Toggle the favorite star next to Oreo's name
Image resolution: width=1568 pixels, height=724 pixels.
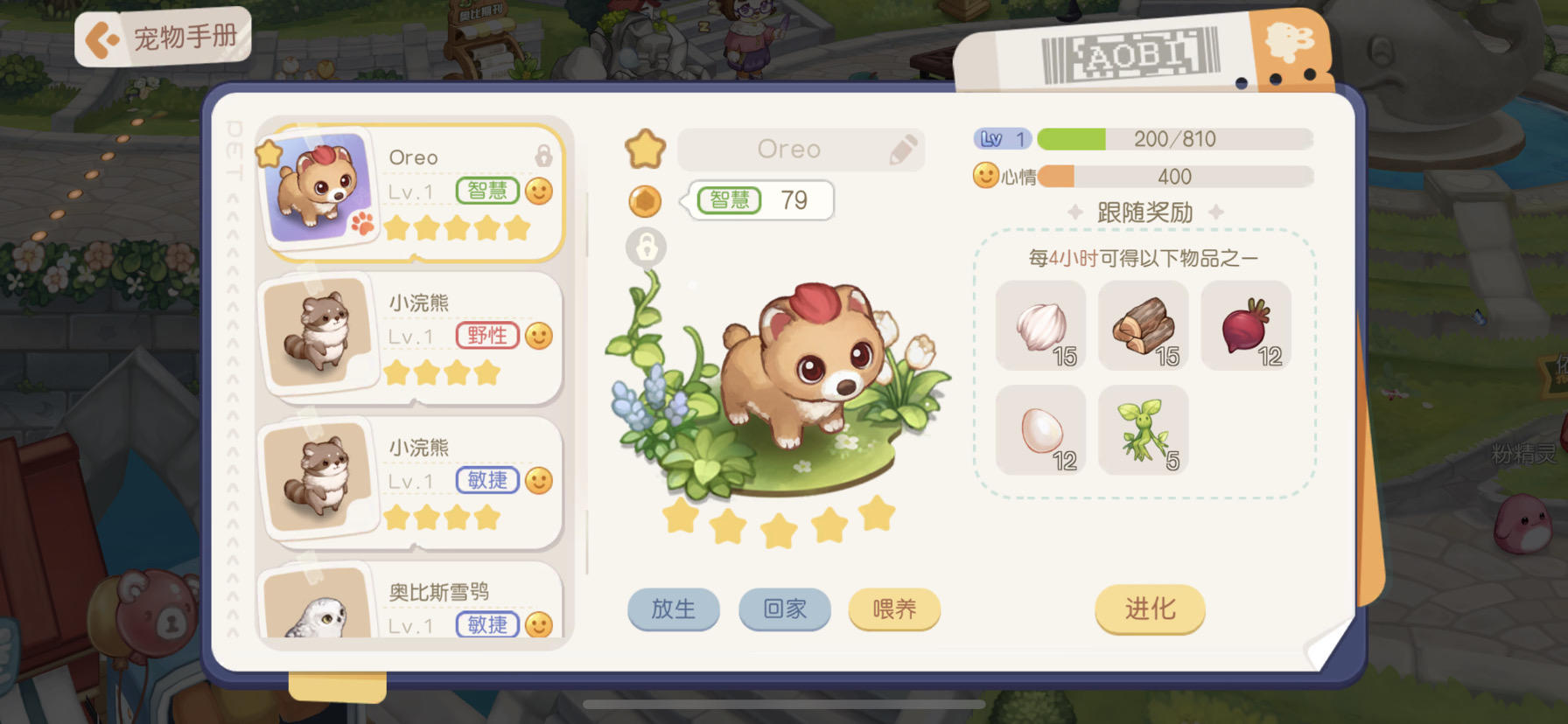tap(646, 150)
